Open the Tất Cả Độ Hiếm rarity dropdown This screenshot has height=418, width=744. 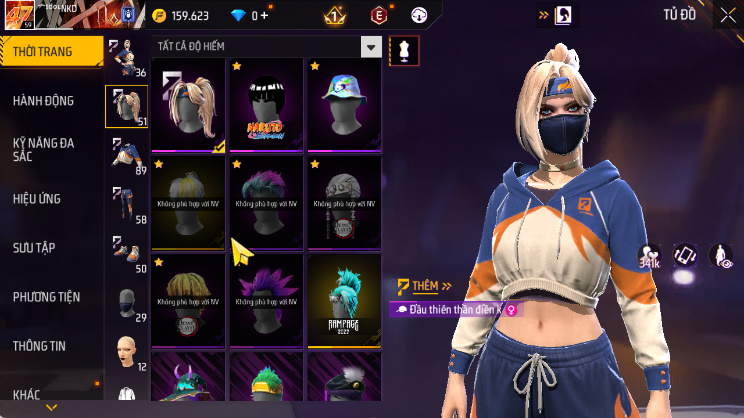click(371, 47)
